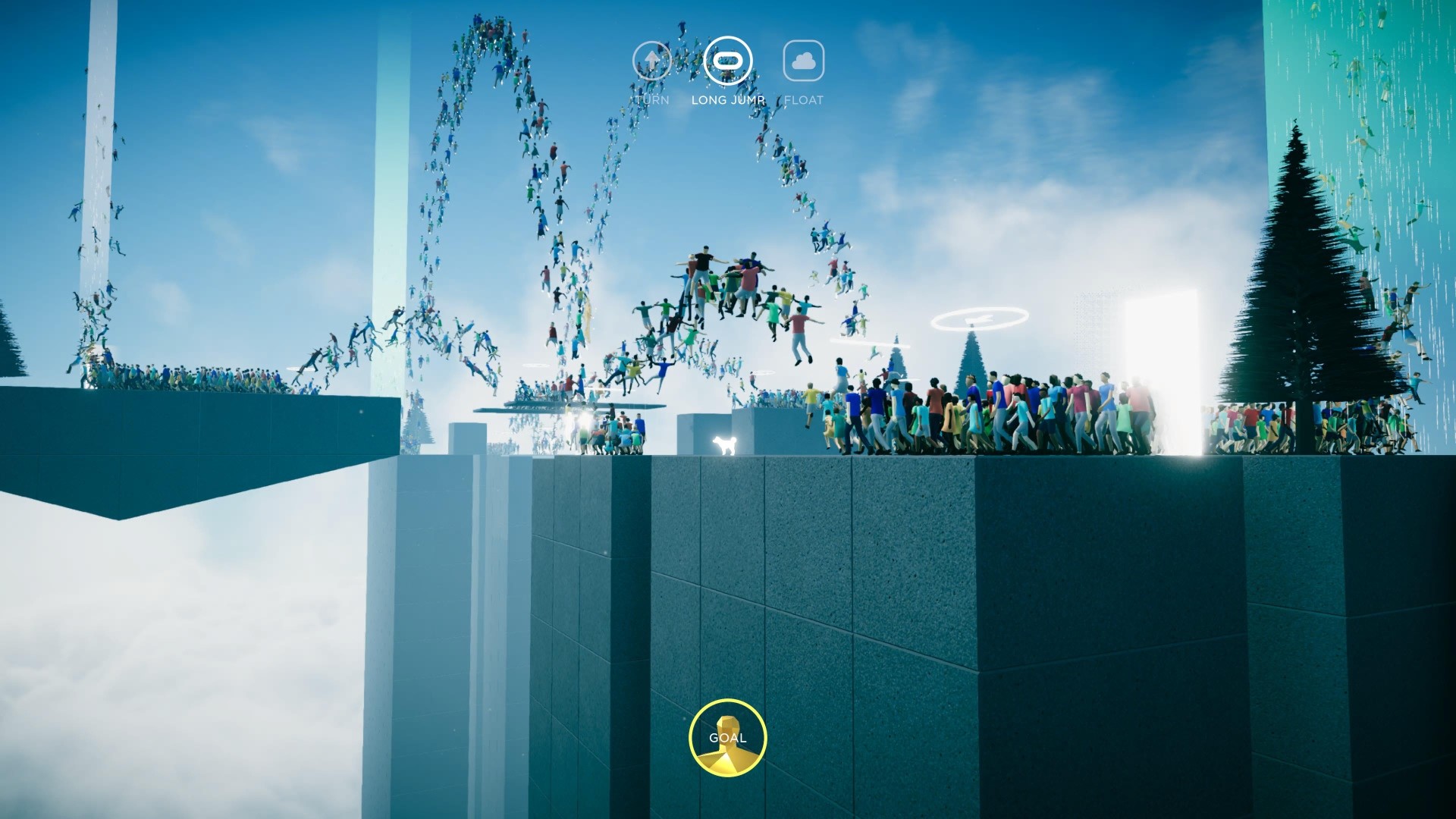Image resolution: width=1456 pixels, height=819 pixels.
Task: Activate the Long Jump ability
Action: tap(728, 61)
